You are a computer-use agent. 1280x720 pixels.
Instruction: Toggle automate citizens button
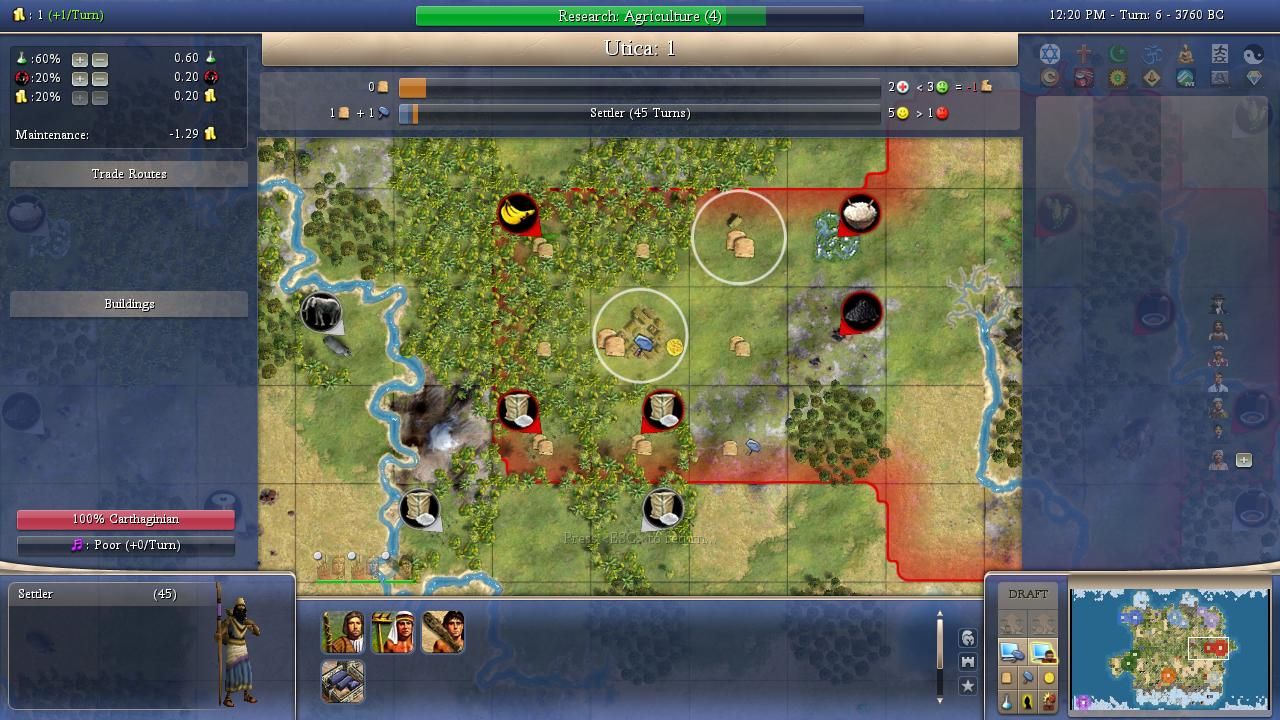[1043, 653]
